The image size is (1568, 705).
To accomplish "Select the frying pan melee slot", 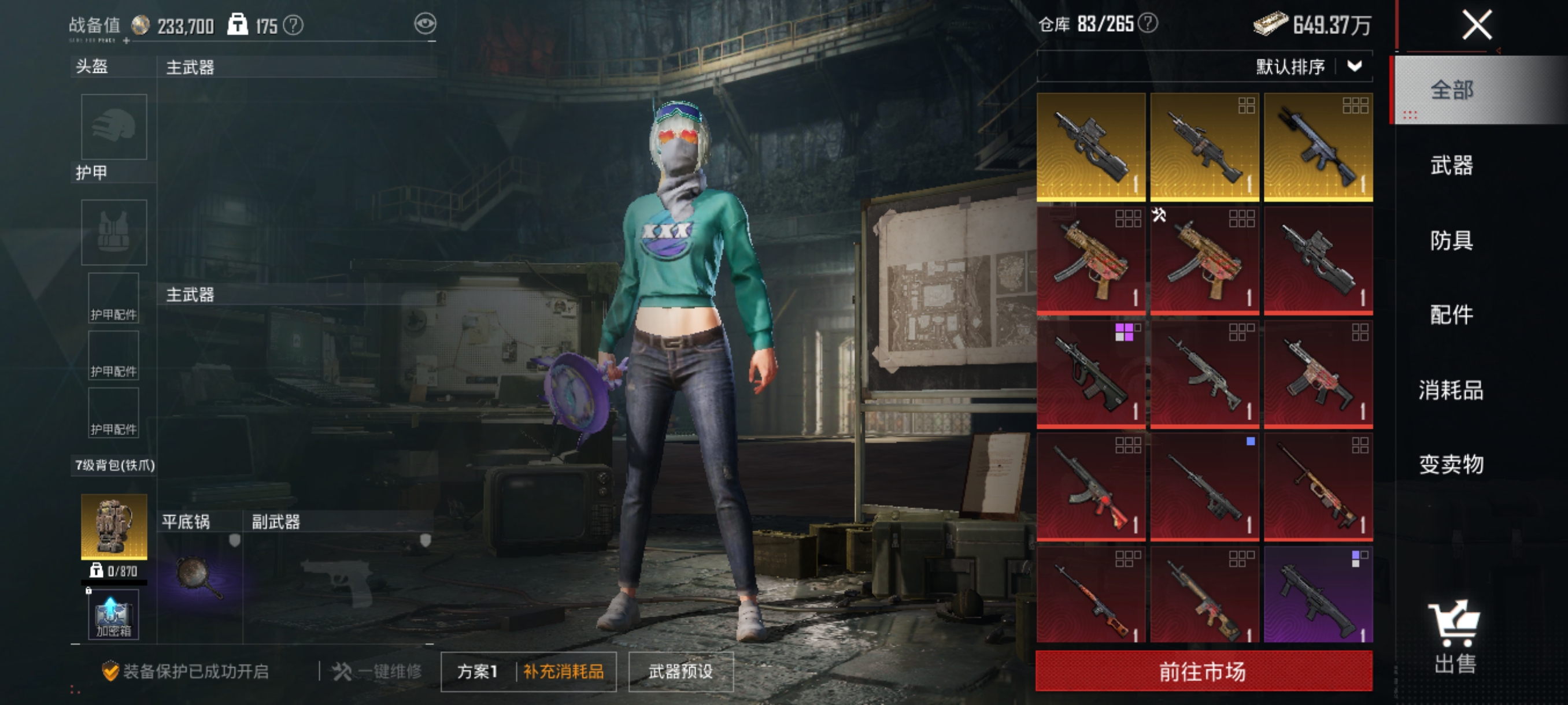I will (x=199, y=577).
